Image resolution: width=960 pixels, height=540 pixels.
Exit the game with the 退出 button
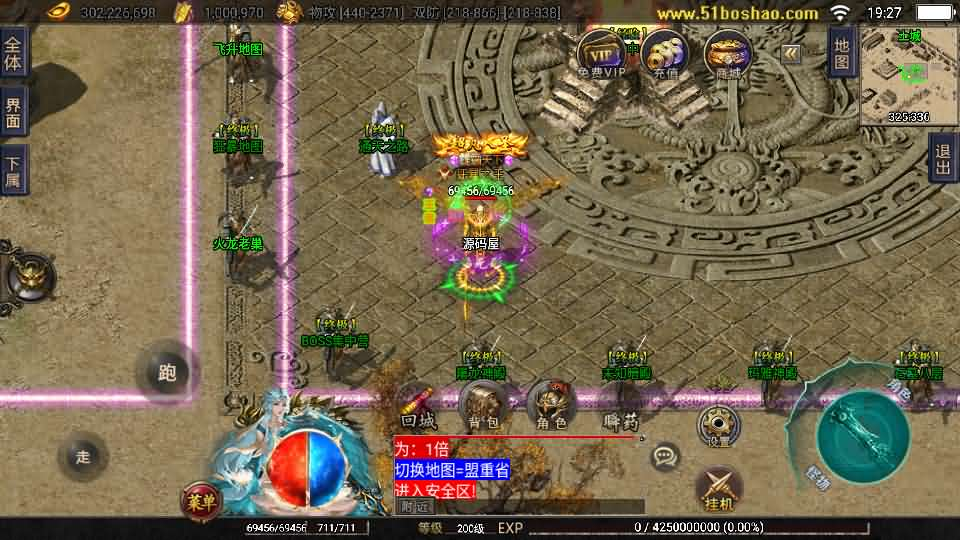pyautogui.click(x=942, y=159)
